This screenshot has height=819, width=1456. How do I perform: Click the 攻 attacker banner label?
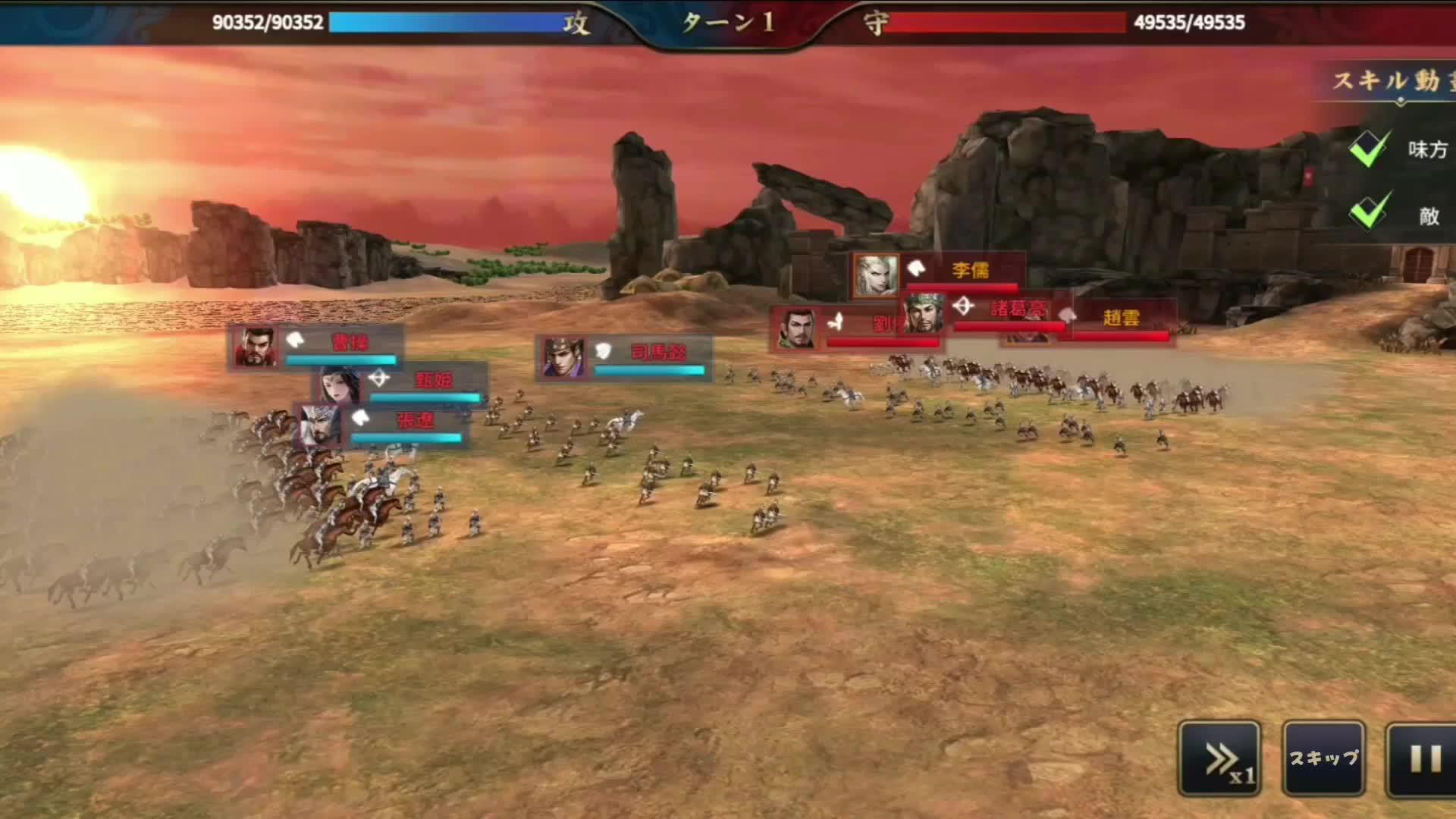click(x=578, y=21)
